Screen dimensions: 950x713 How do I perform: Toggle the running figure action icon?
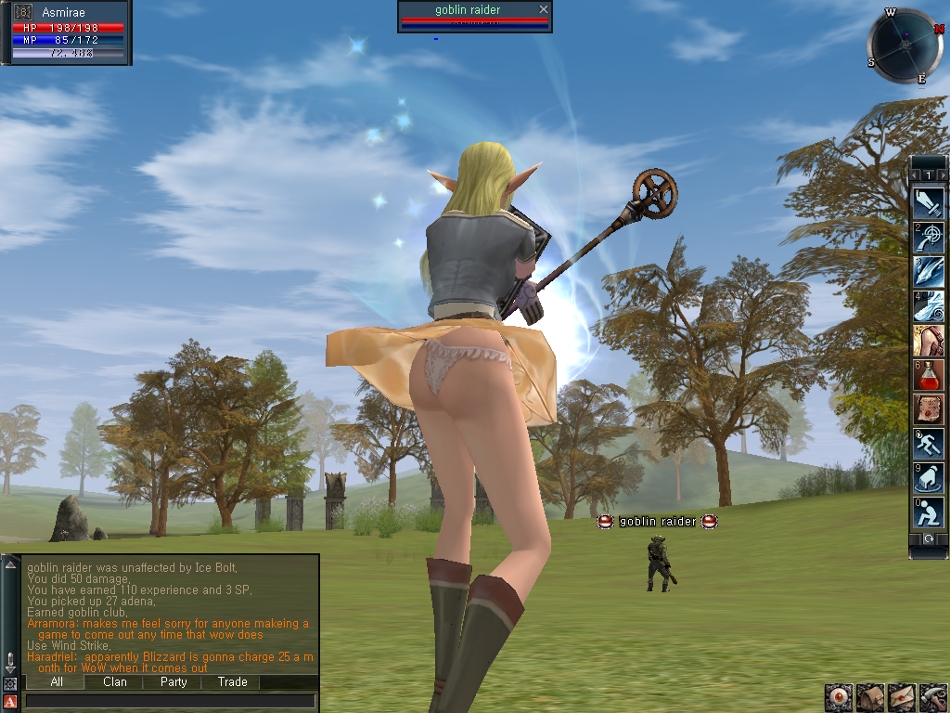(x=929, y=443)
